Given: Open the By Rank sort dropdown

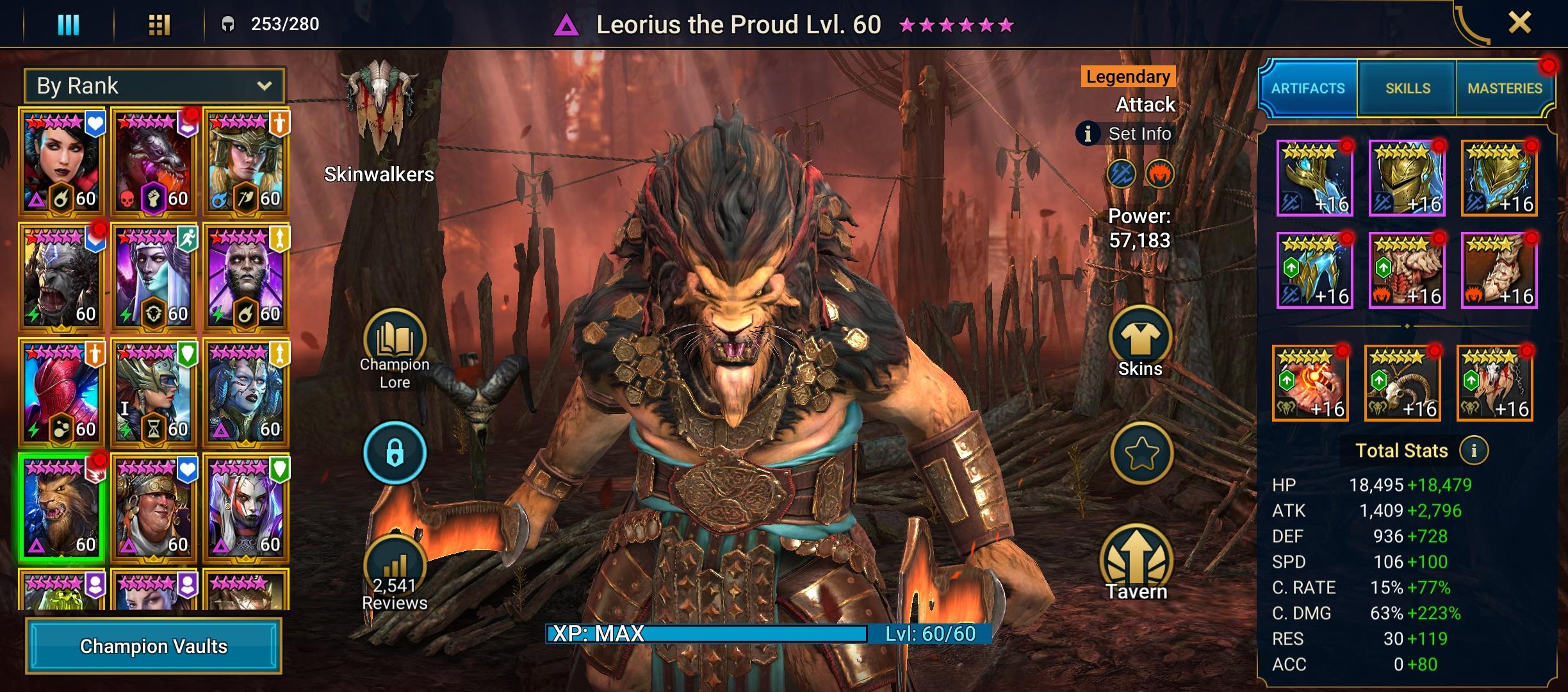Looking at the screenshot, I should [x=154, y=86].
